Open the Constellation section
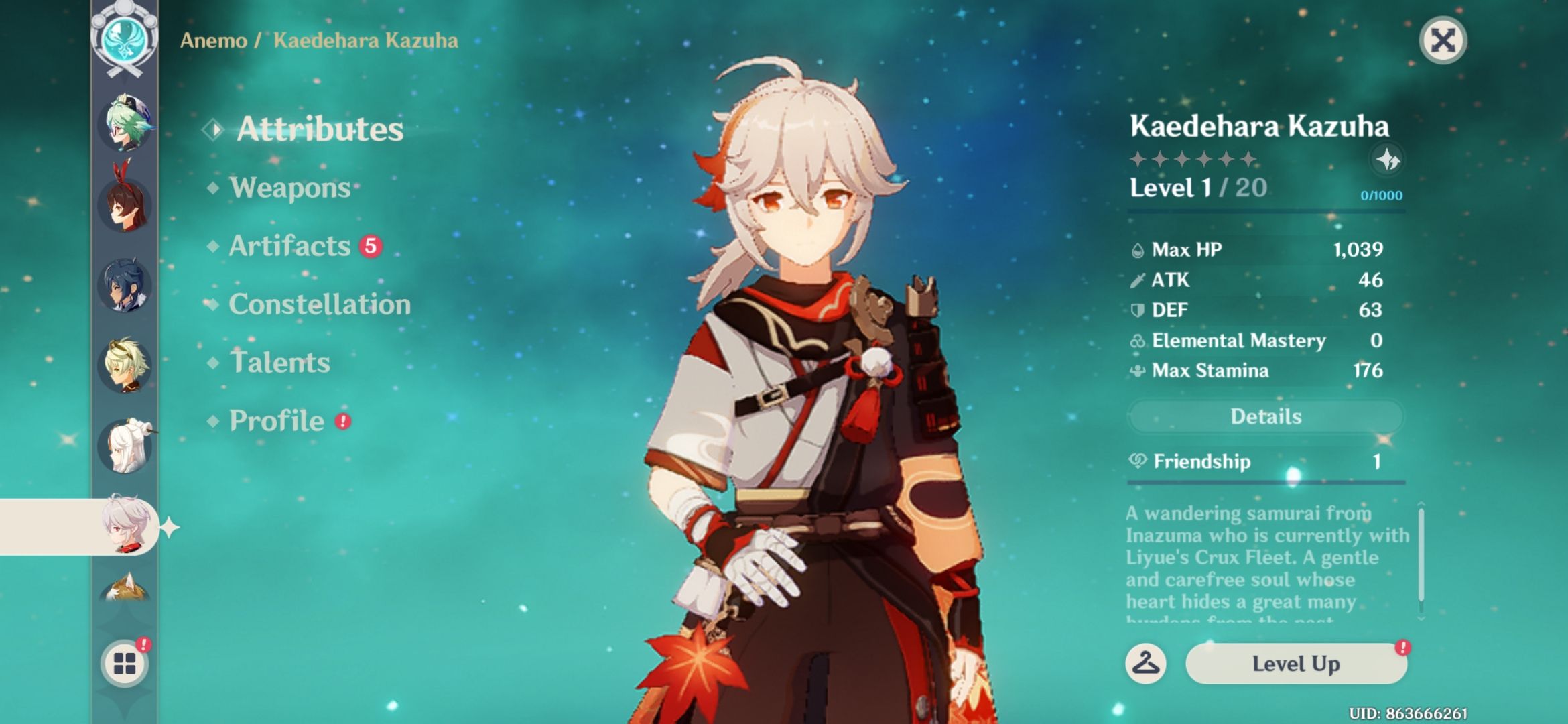The width and height of the screenshot is (1568, 724). [x=319, y=304]
